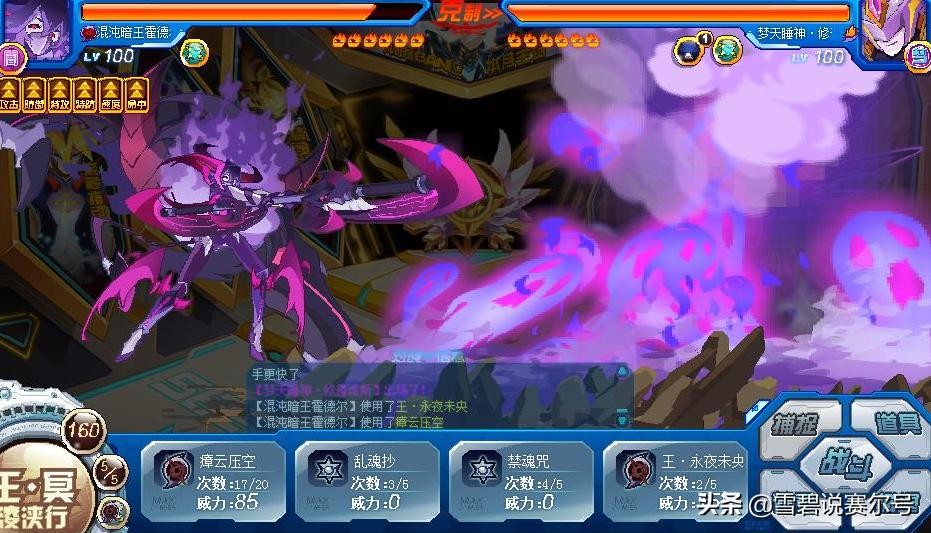Screen dimensions: 931x533
Task: View the 特防 special defense buff
Action: pyautogui.click(x=85, y=96)
